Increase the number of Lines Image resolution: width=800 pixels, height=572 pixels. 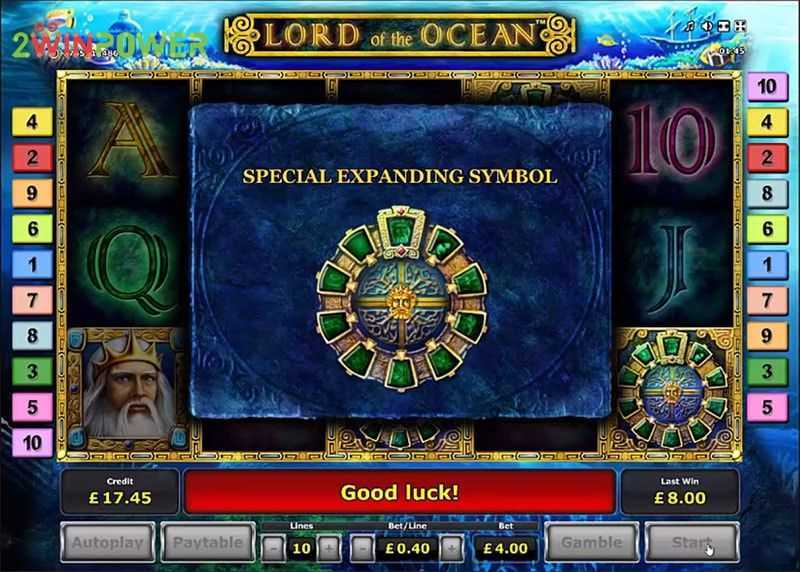tap(330, 547)
